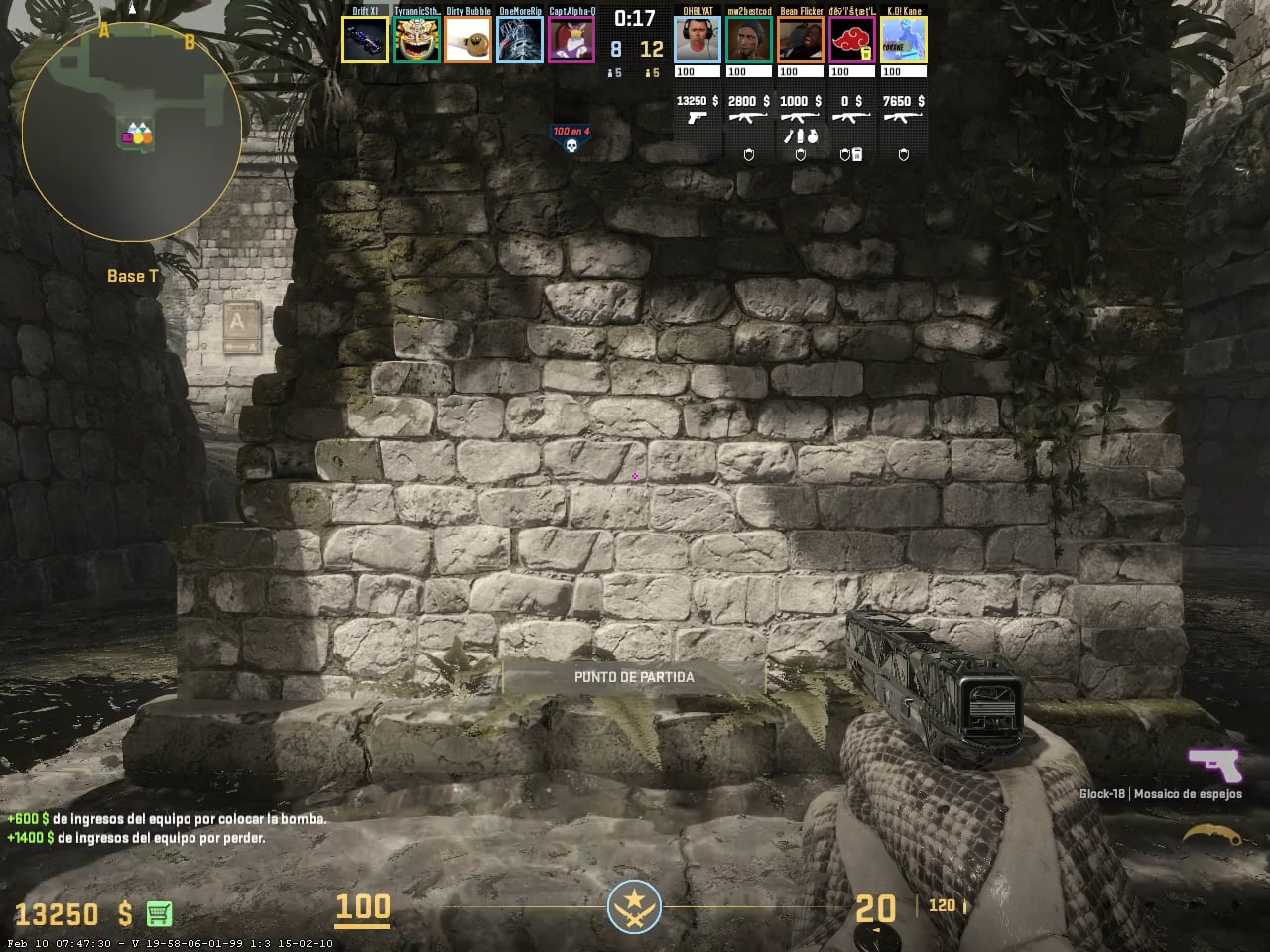Select Drift XI's player avatar
Image resolution: width=1270 pixels, height=952 pixels.
point(365,40)
